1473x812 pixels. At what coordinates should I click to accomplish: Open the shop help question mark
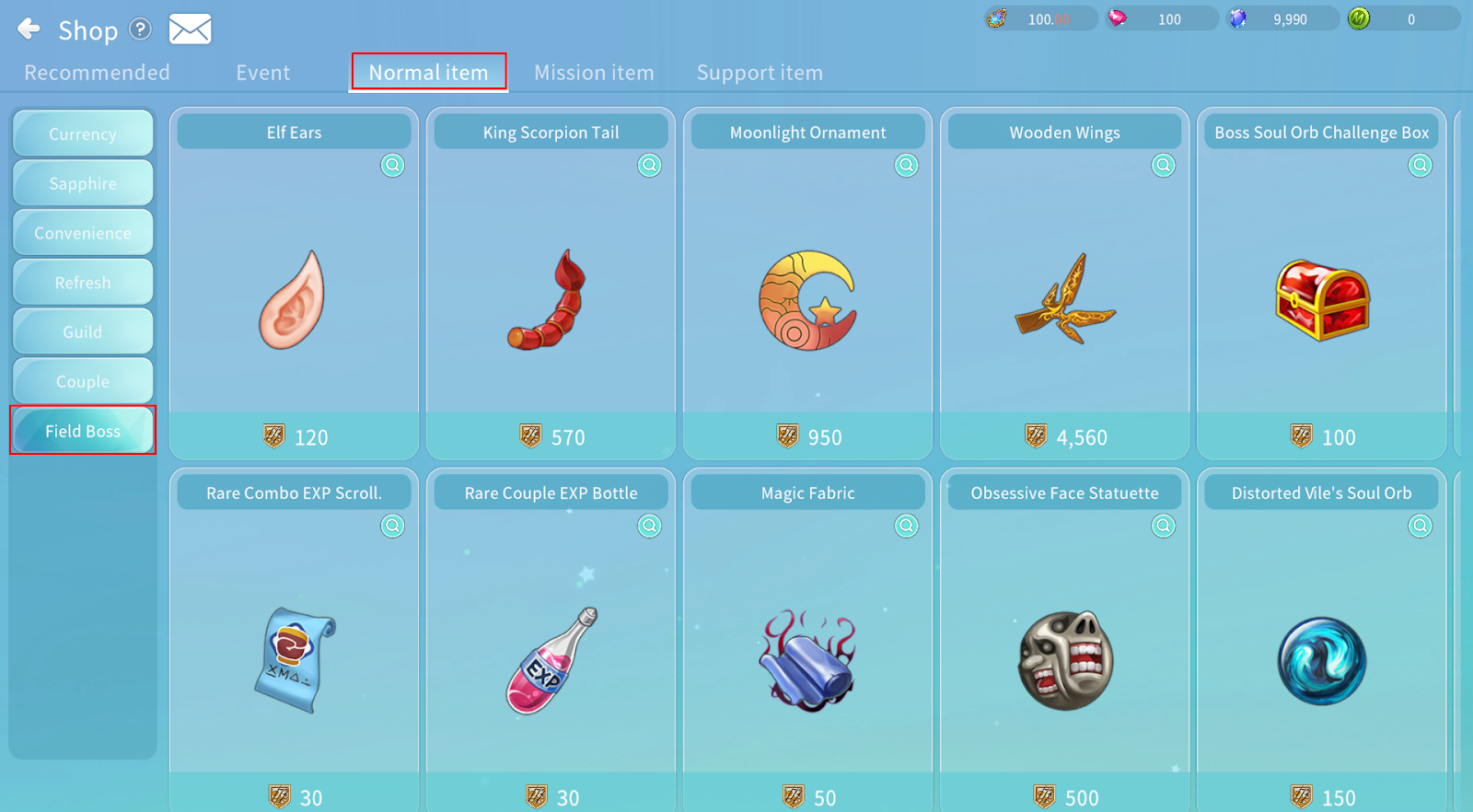(140, 29)
